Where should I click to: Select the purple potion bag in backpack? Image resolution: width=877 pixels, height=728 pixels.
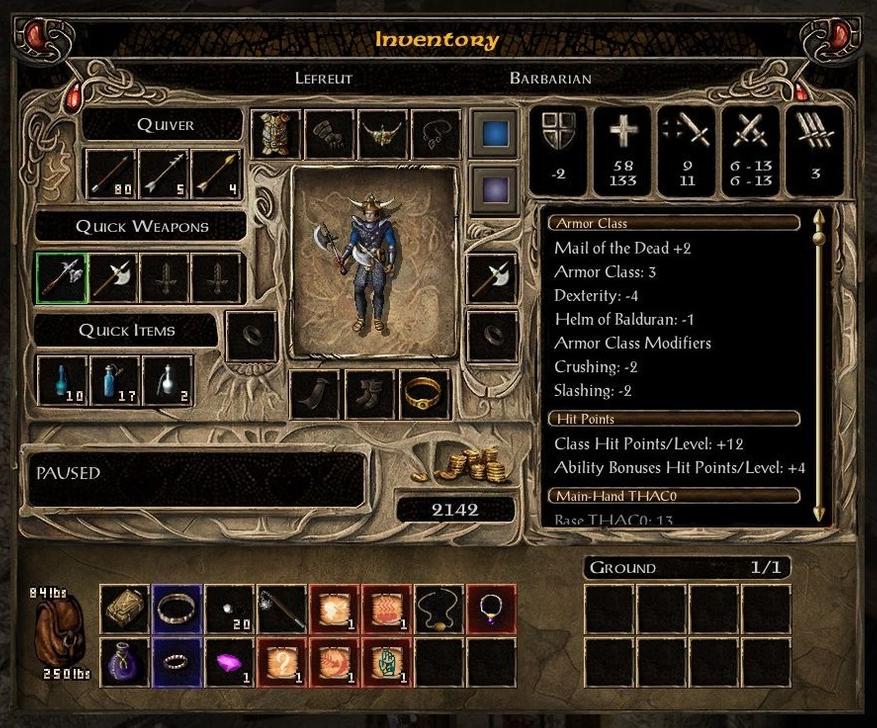pos(125,662)
